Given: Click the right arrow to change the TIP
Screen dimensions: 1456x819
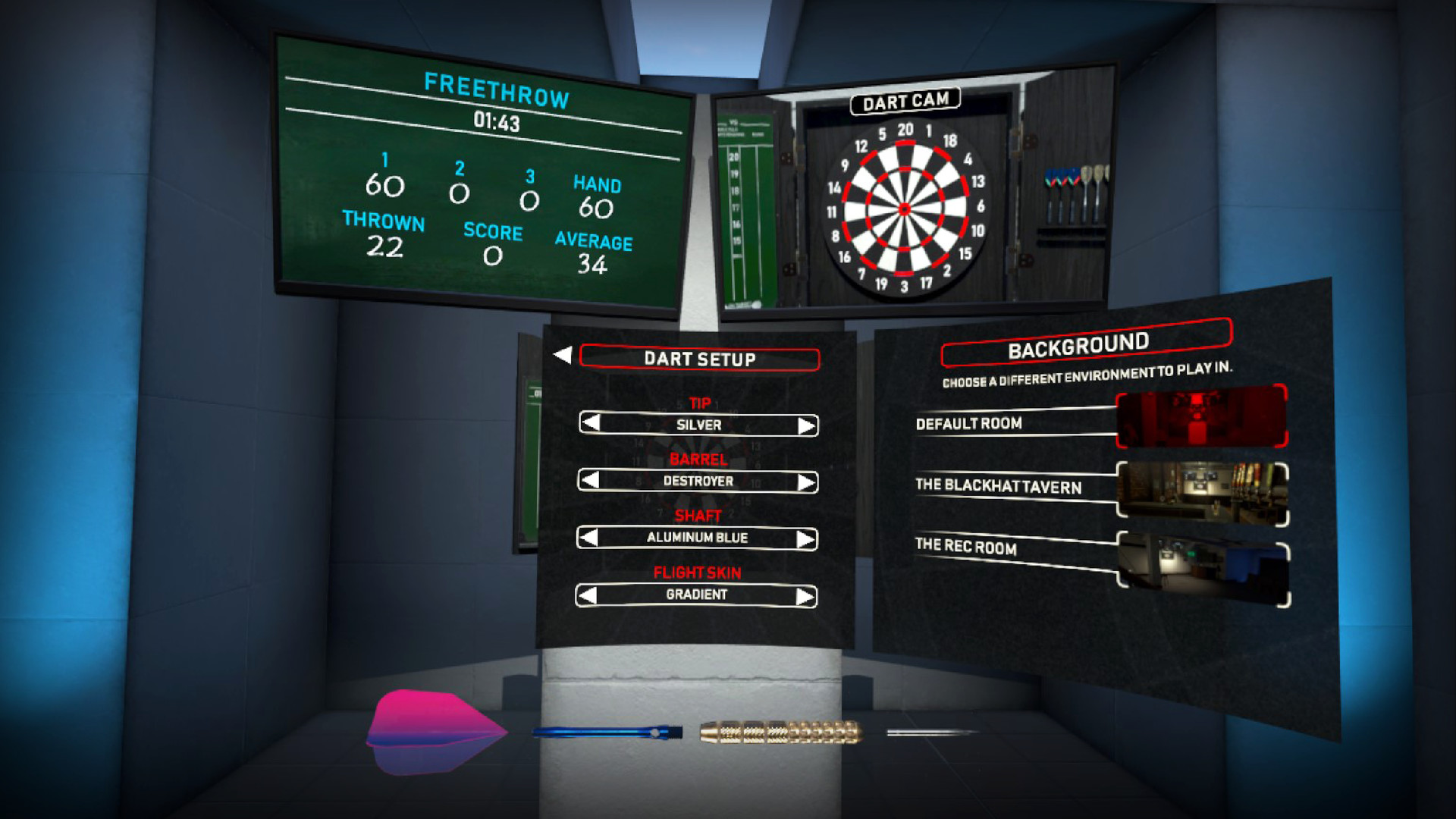Looking at the screenshot, I should pos(806,425).
